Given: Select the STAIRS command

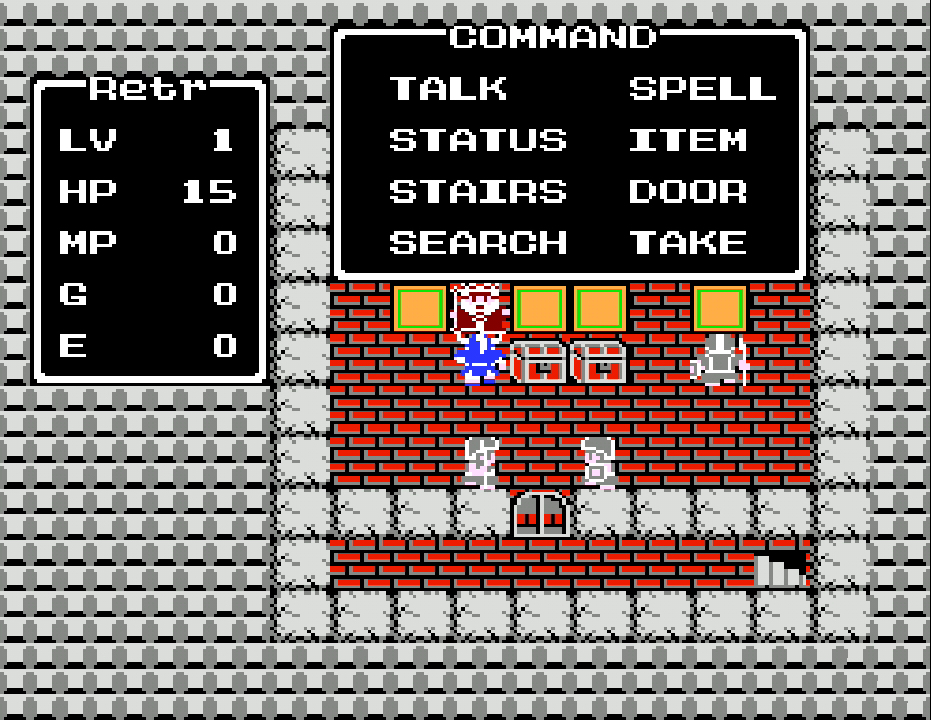Looking at the screenshot, I should 477,191.
